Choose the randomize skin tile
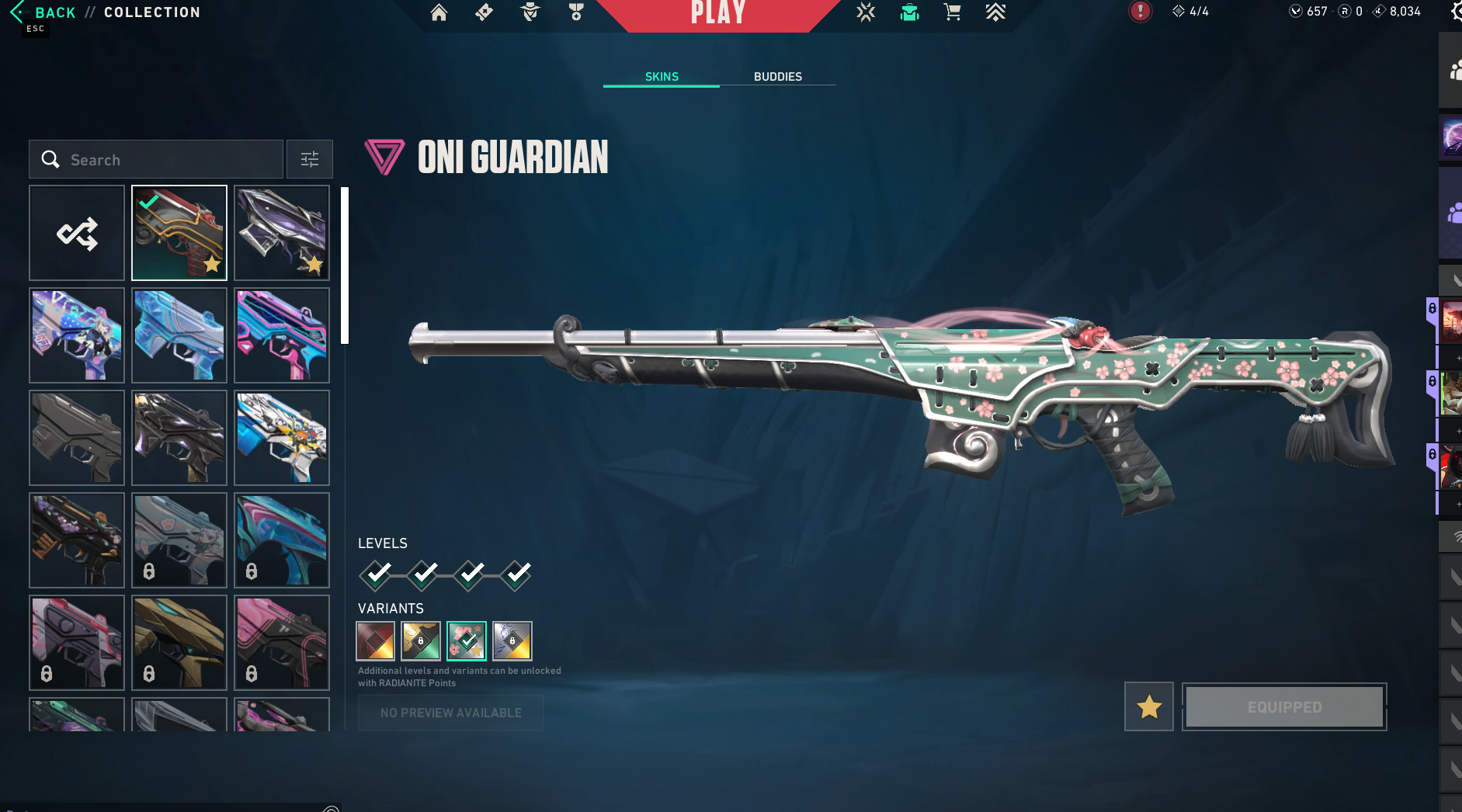 [x=77, y=233]
